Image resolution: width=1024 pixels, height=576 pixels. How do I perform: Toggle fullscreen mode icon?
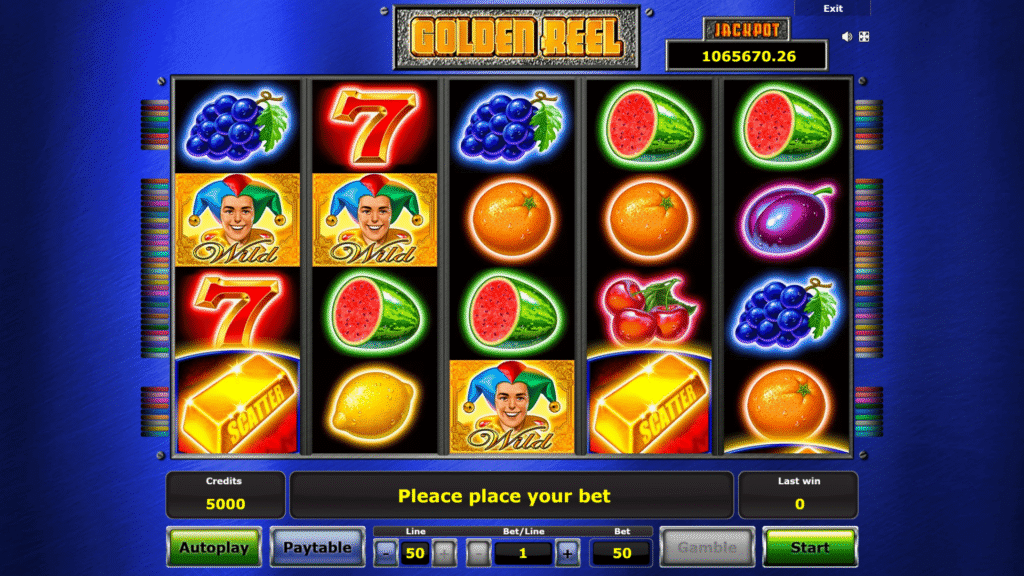tap(864, 37)
